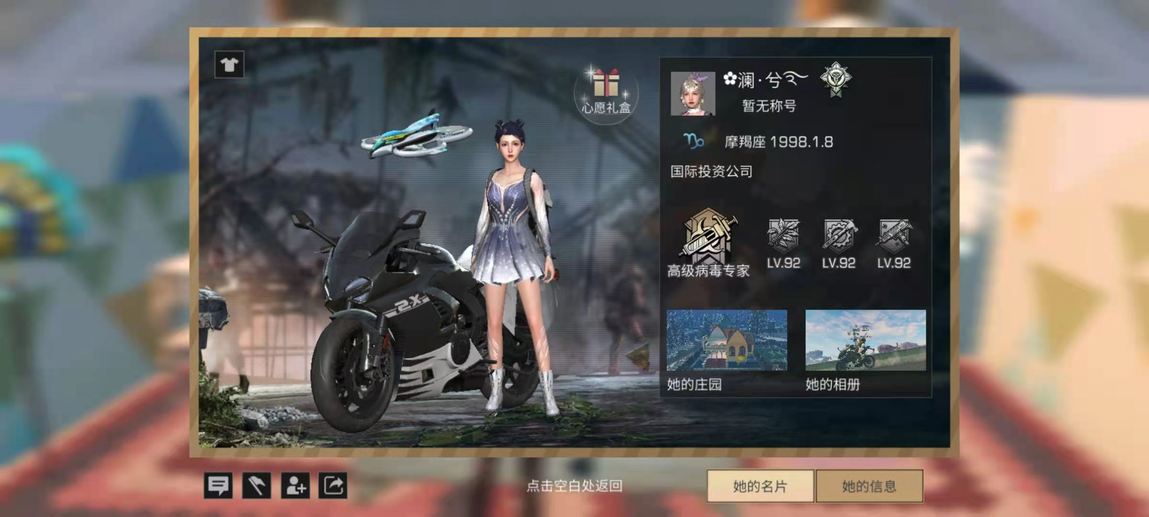This screenshot has width=1149, height=517.
Task: Click the shirt outfit icon
Action: [229, 65]
